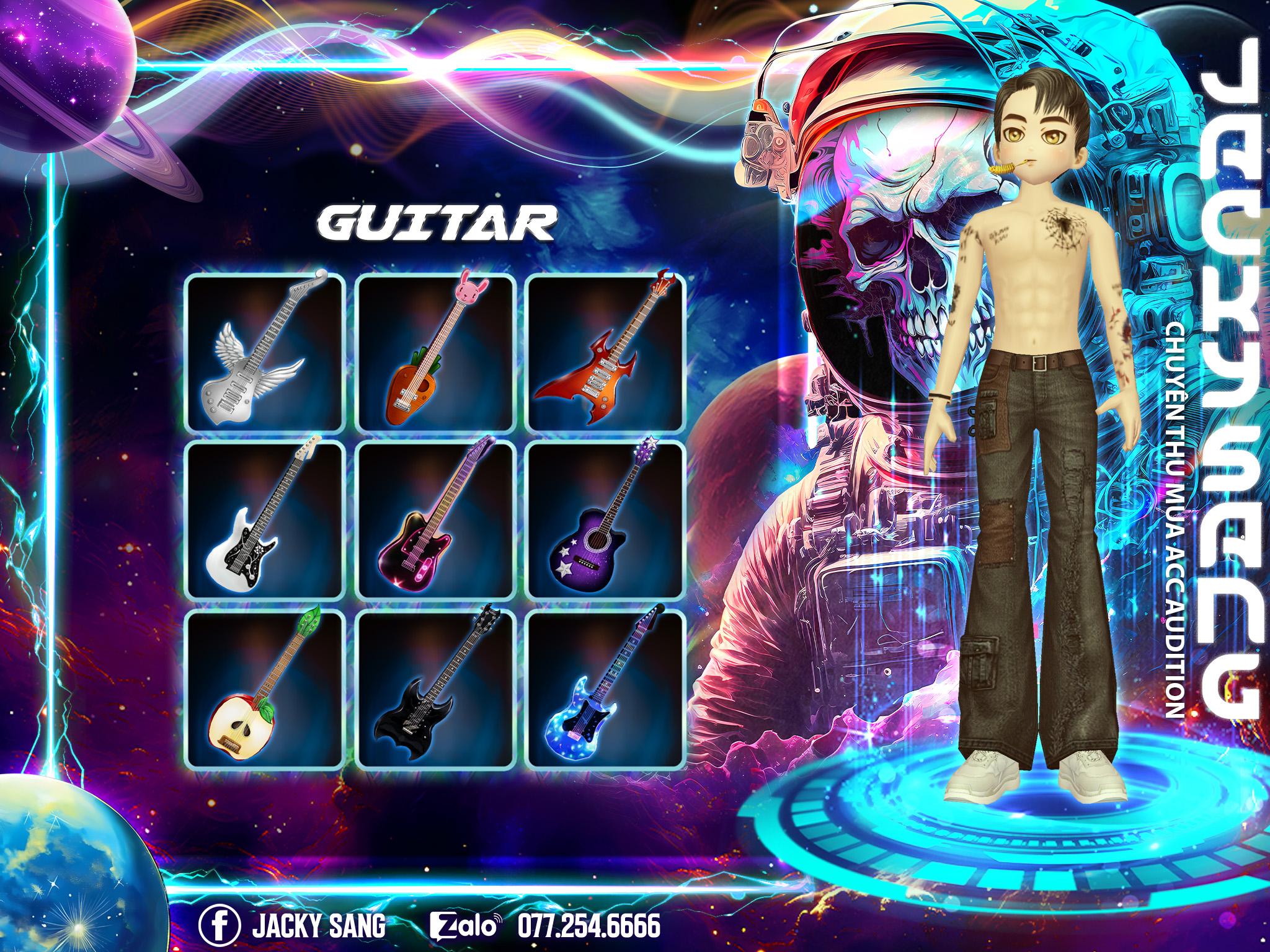1270x952 pixels.
Task: Select the purple star acoustic guitar
Action: [605, 521]
